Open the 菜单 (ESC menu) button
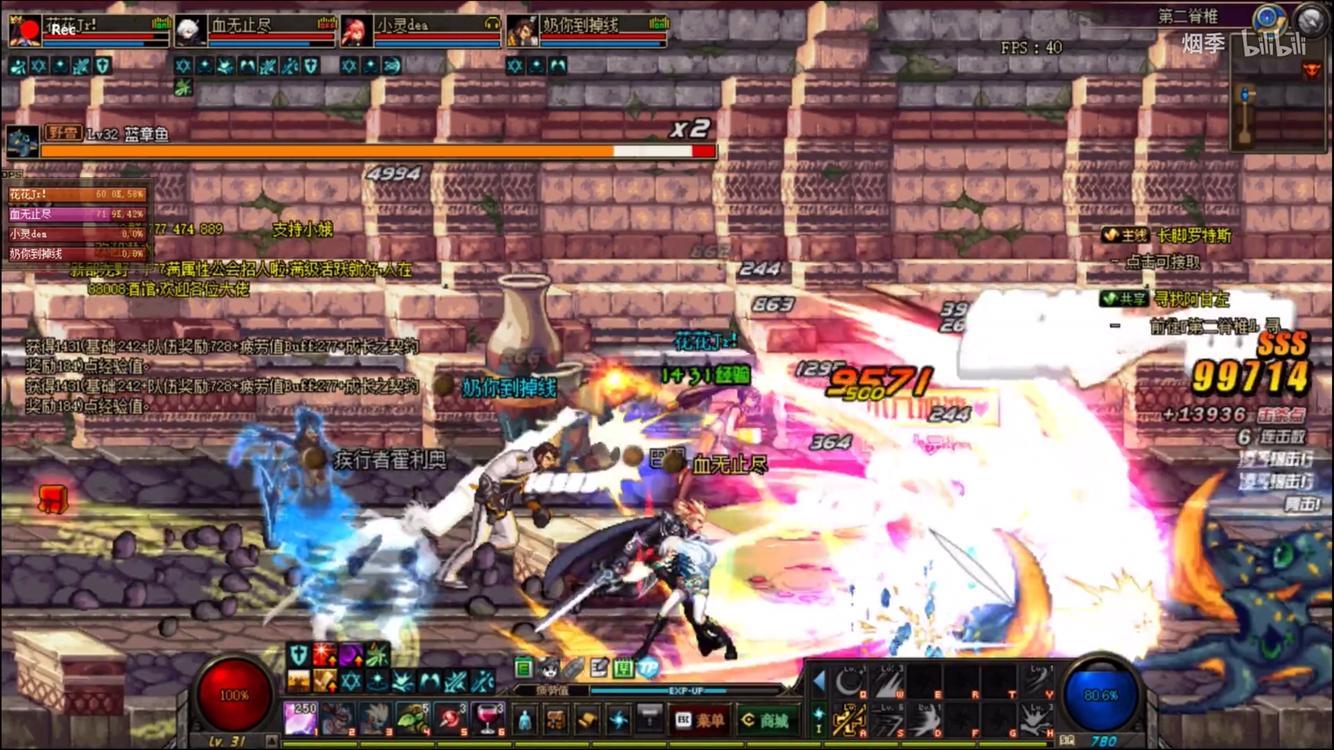The height and width of the screenshot is (750, 1334). tap(699, 720)
